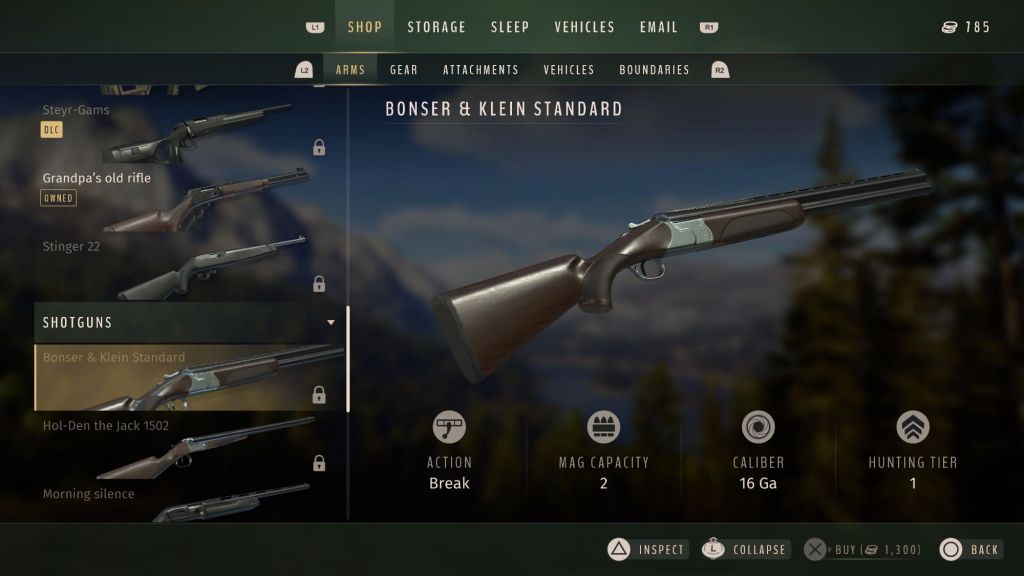Image resolution: width=1024 pixels, height=576 pixels.
Task: Switch to the Email tab
Action: click(659, 27)
